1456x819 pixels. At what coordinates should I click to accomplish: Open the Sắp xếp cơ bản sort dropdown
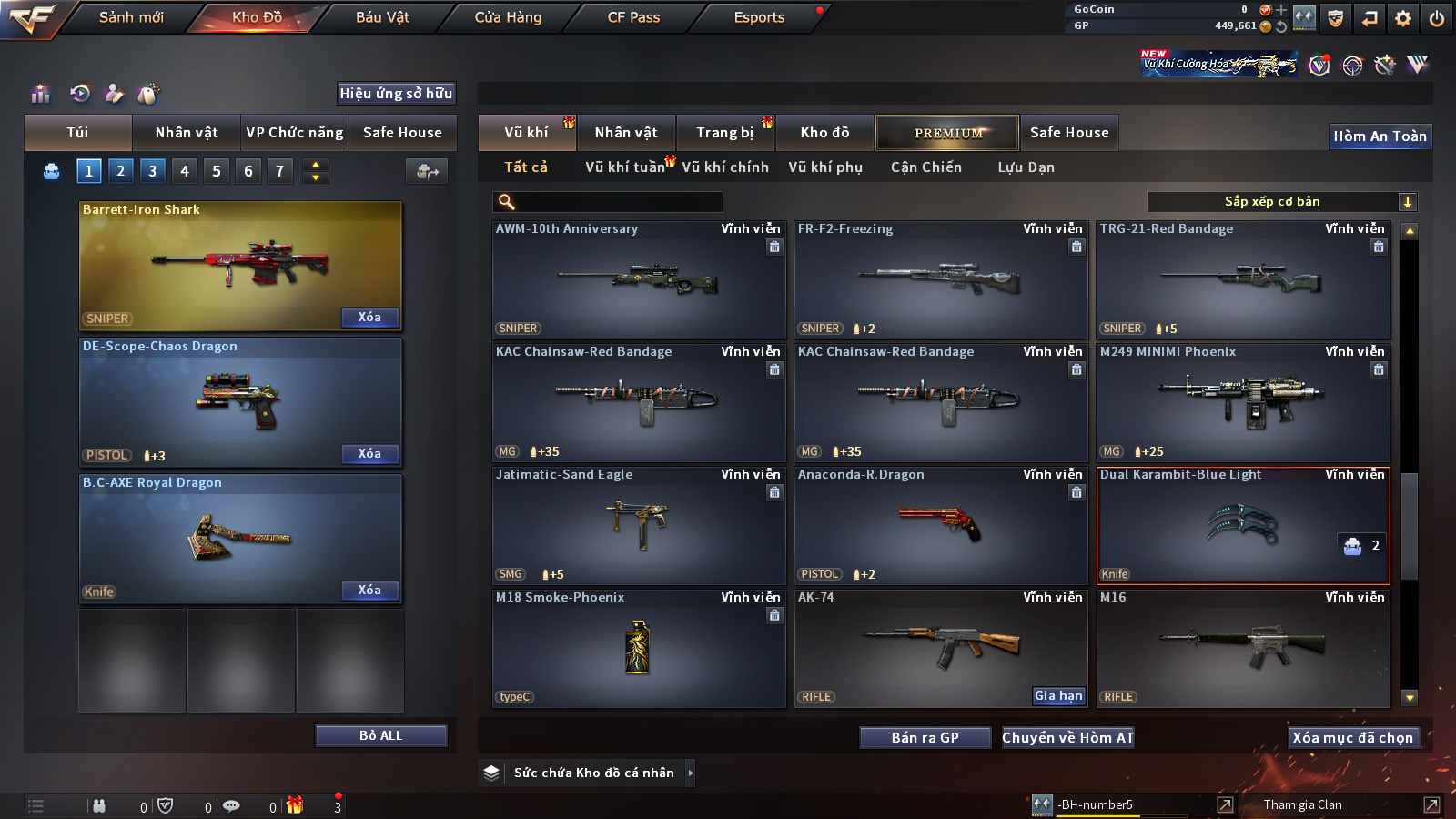(1281, 202)
